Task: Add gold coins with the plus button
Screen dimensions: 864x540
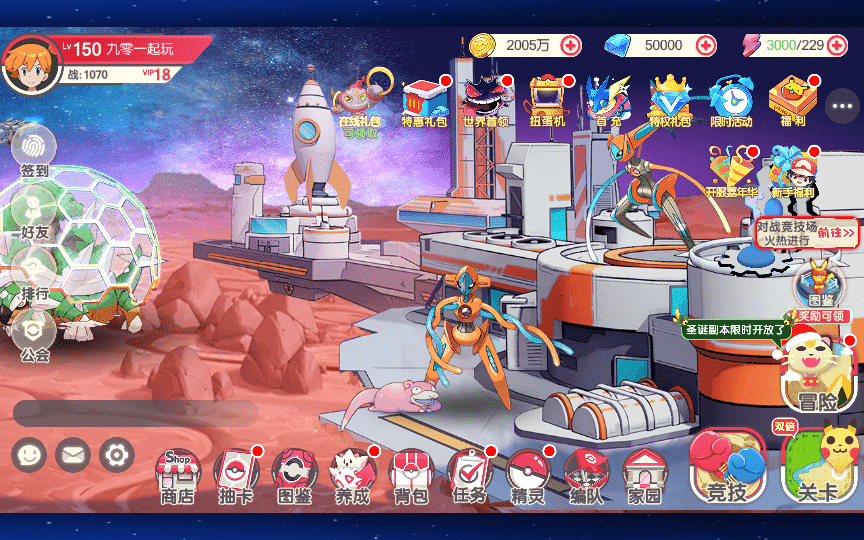Action: 570,45
